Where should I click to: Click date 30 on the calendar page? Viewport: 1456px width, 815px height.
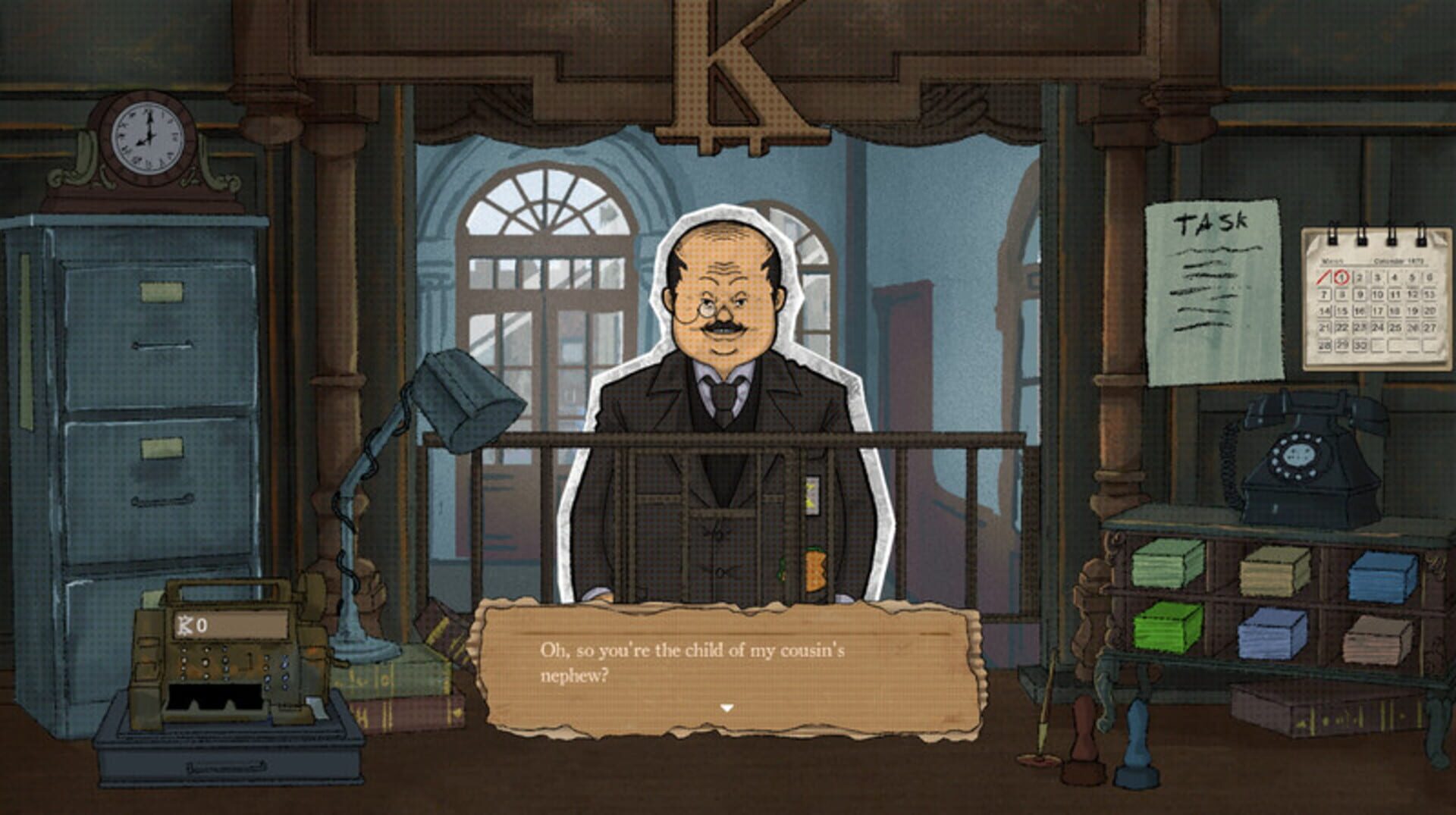pos(1360,343)
